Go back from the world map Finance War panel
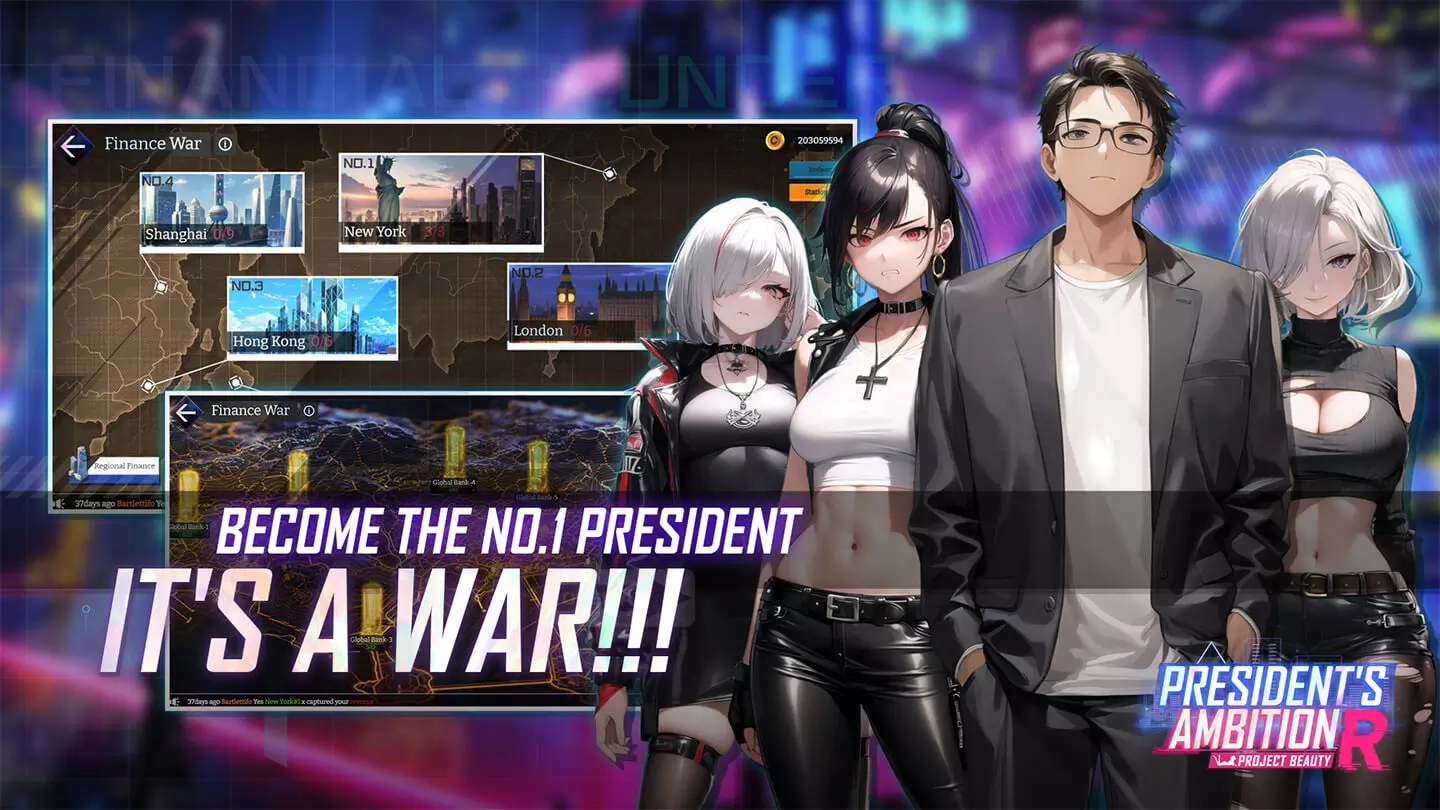The width and height of the screenshot is (1440, 810). point(73,145)
